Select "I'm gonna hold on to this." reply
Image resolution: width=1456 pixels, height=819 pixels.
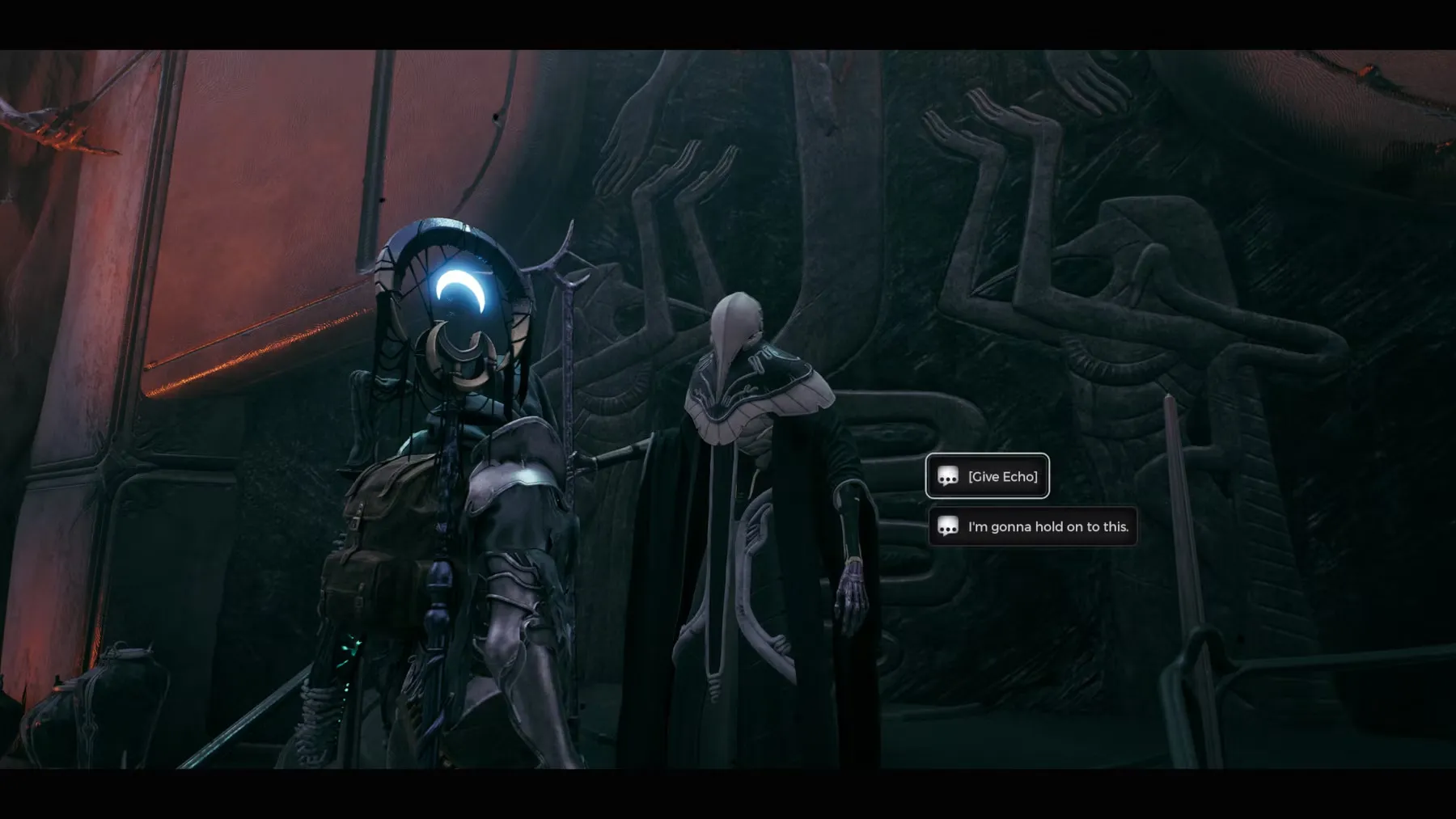[x=1032, y=527]
